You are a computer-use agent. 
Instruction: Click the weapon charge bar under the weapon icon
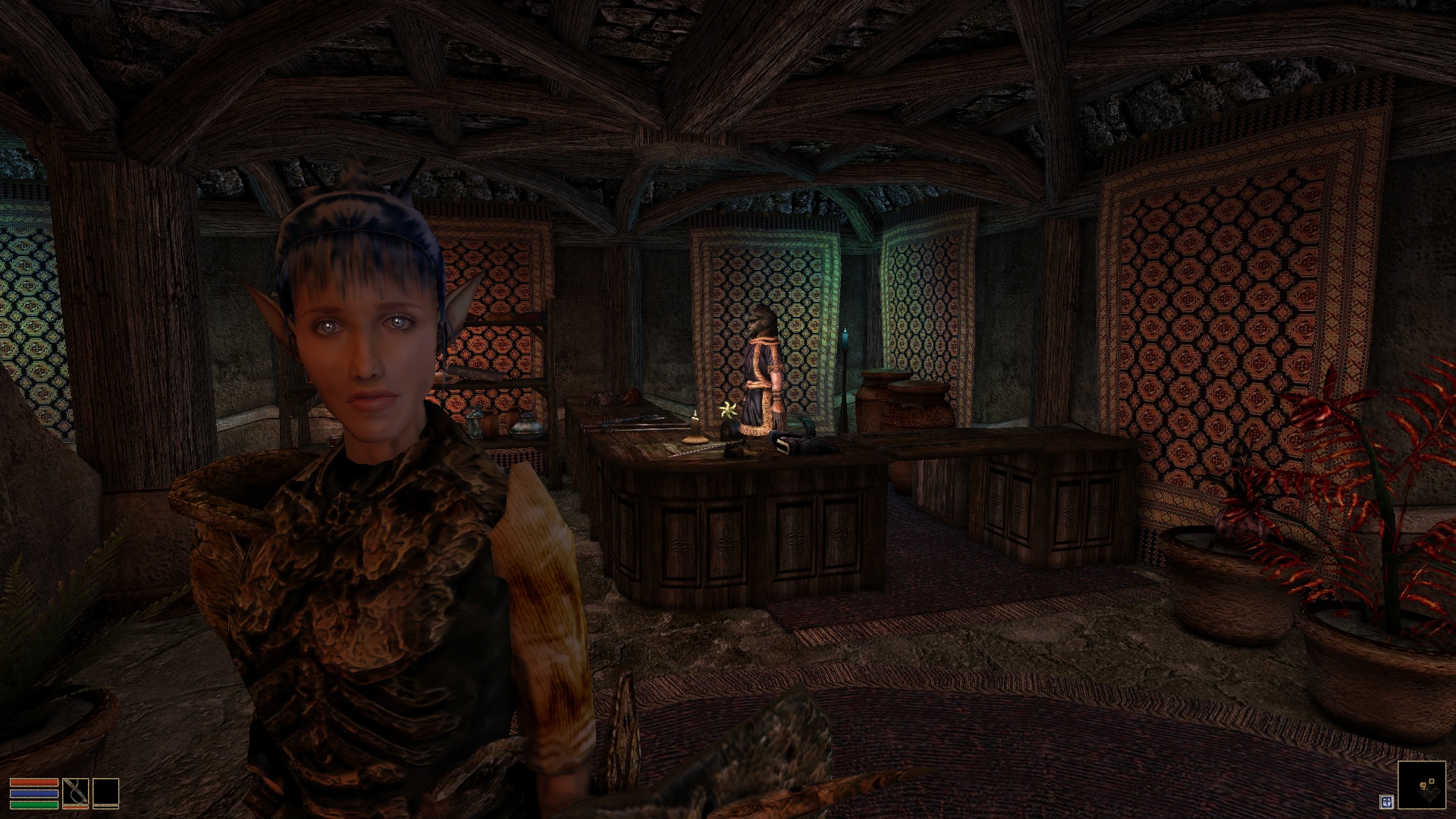[76, 807]
